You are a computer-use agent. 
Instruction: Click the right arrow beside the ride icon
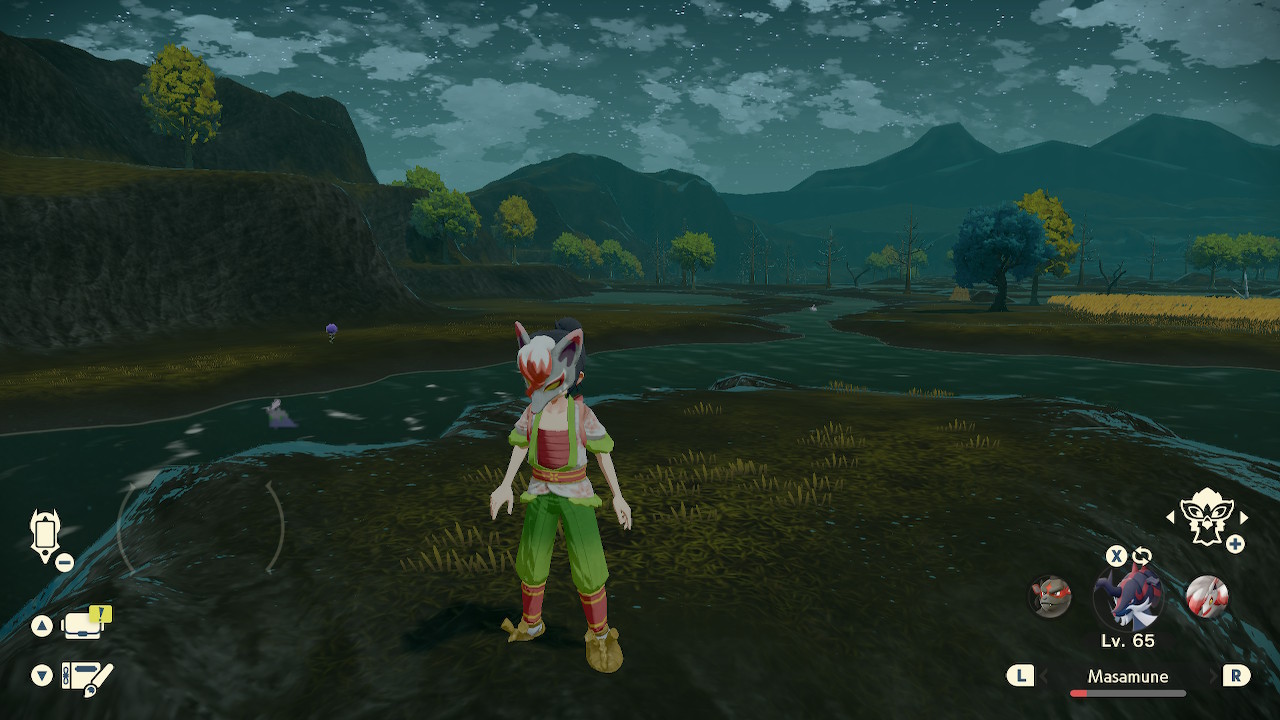tap(1244, 517)
